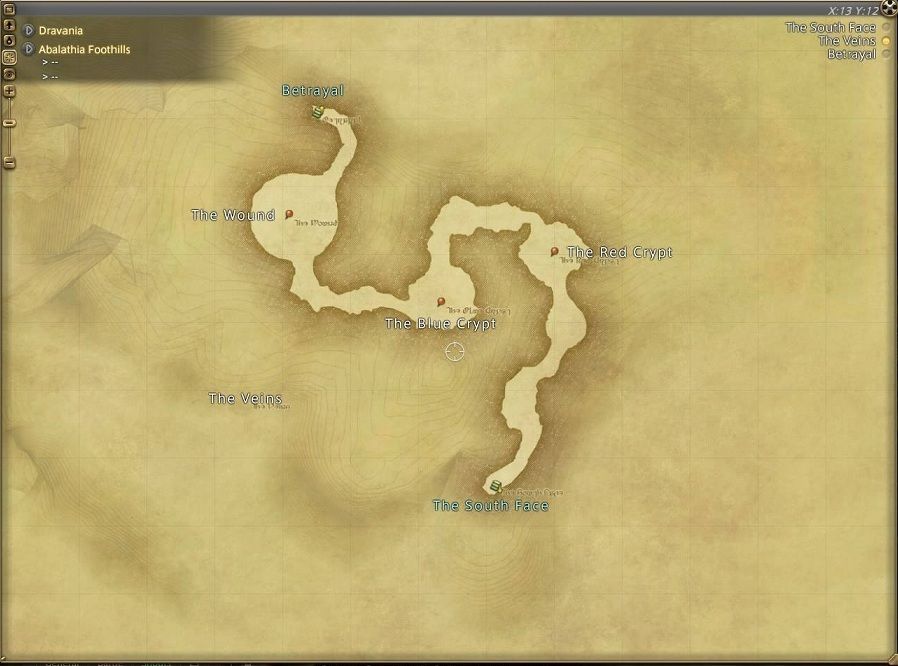Screen dimensions: 898x666
Task: Click the zoom slider handle
Action: pyautogui.click(x=9, y=123)
